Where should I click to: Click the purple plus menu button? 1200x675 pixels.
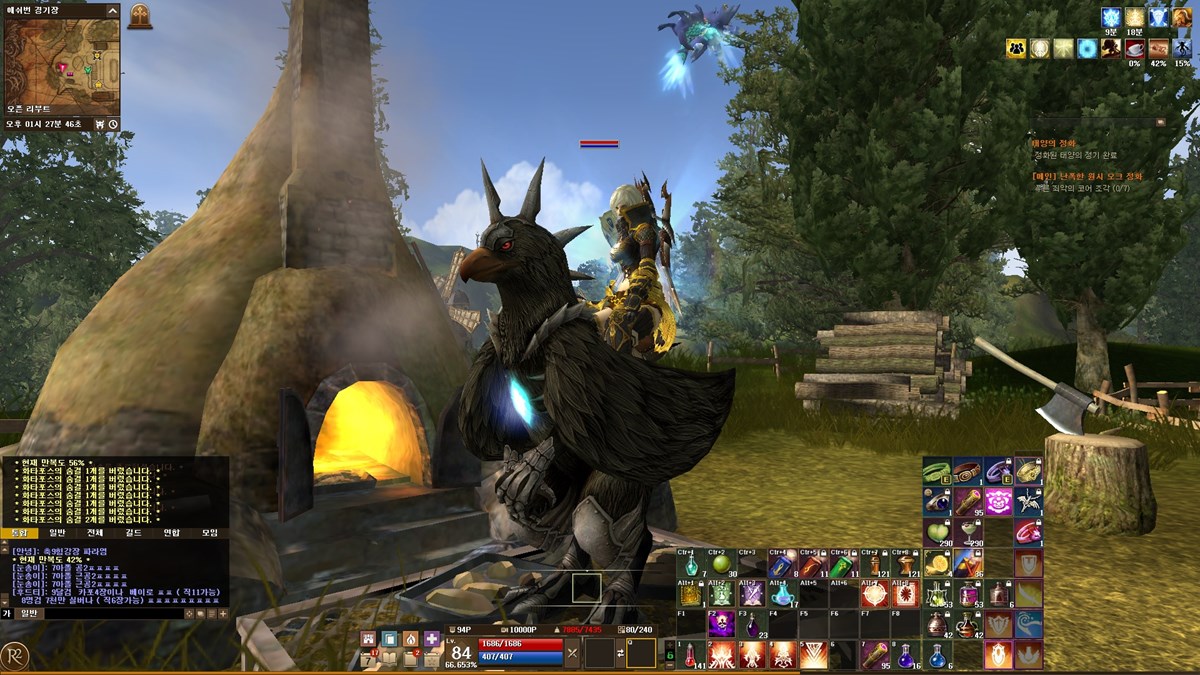click(x=432, y=638)
